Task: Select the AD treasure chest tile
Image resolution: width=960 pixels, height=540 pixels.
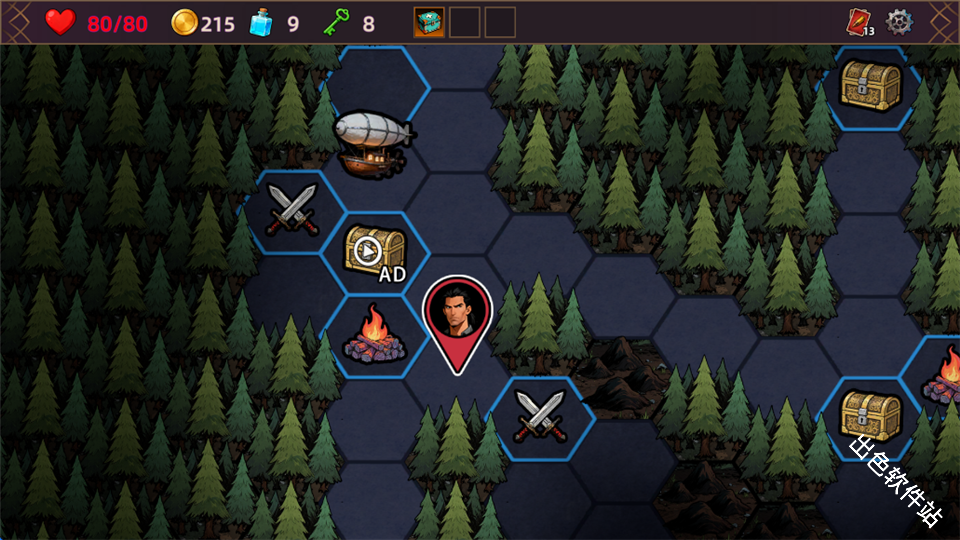Action: (x=376, y=252)
